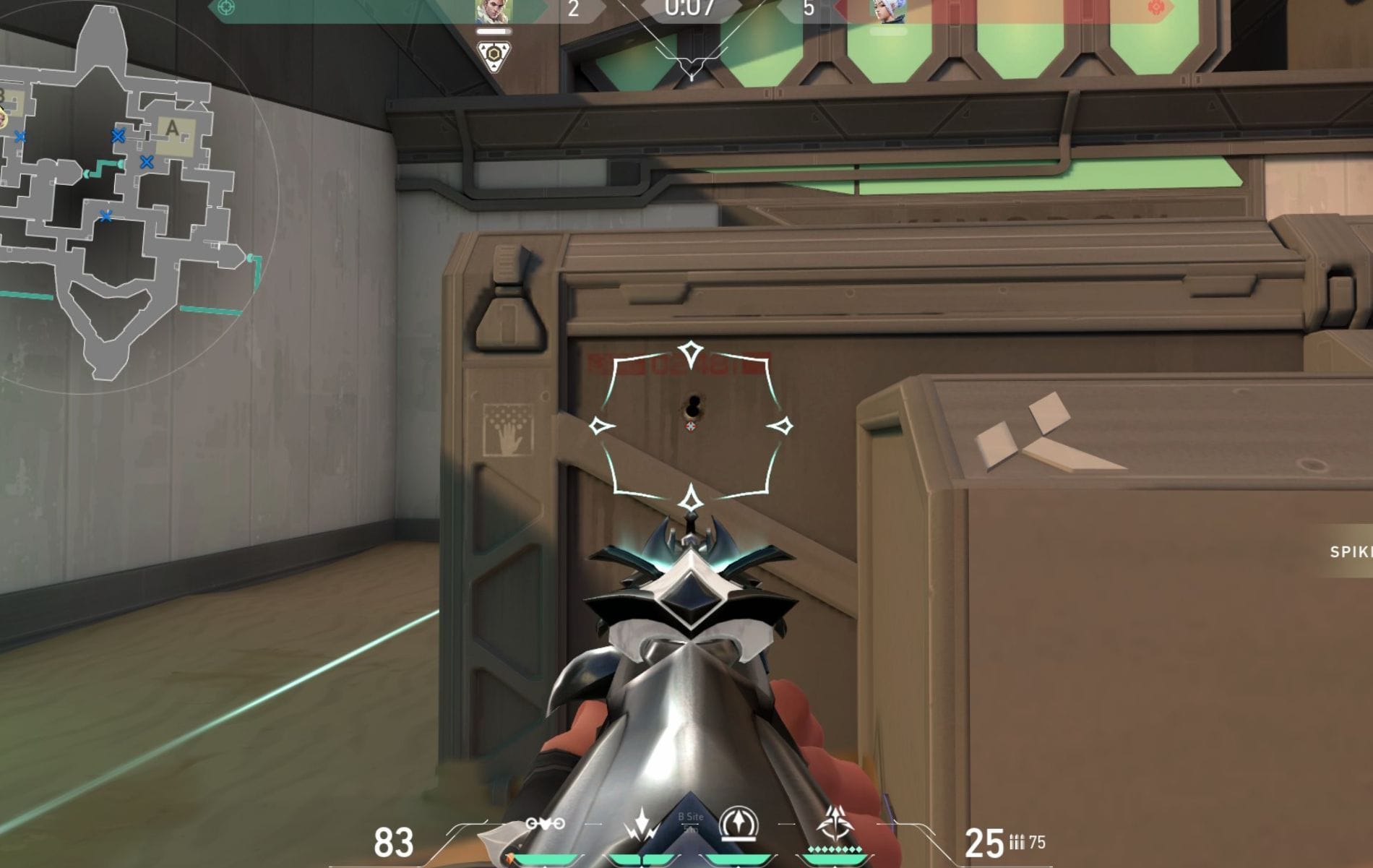The image size is (1373, 868).
Task: Click the enemy team score showing 5
Action: (x=809, y=9)
